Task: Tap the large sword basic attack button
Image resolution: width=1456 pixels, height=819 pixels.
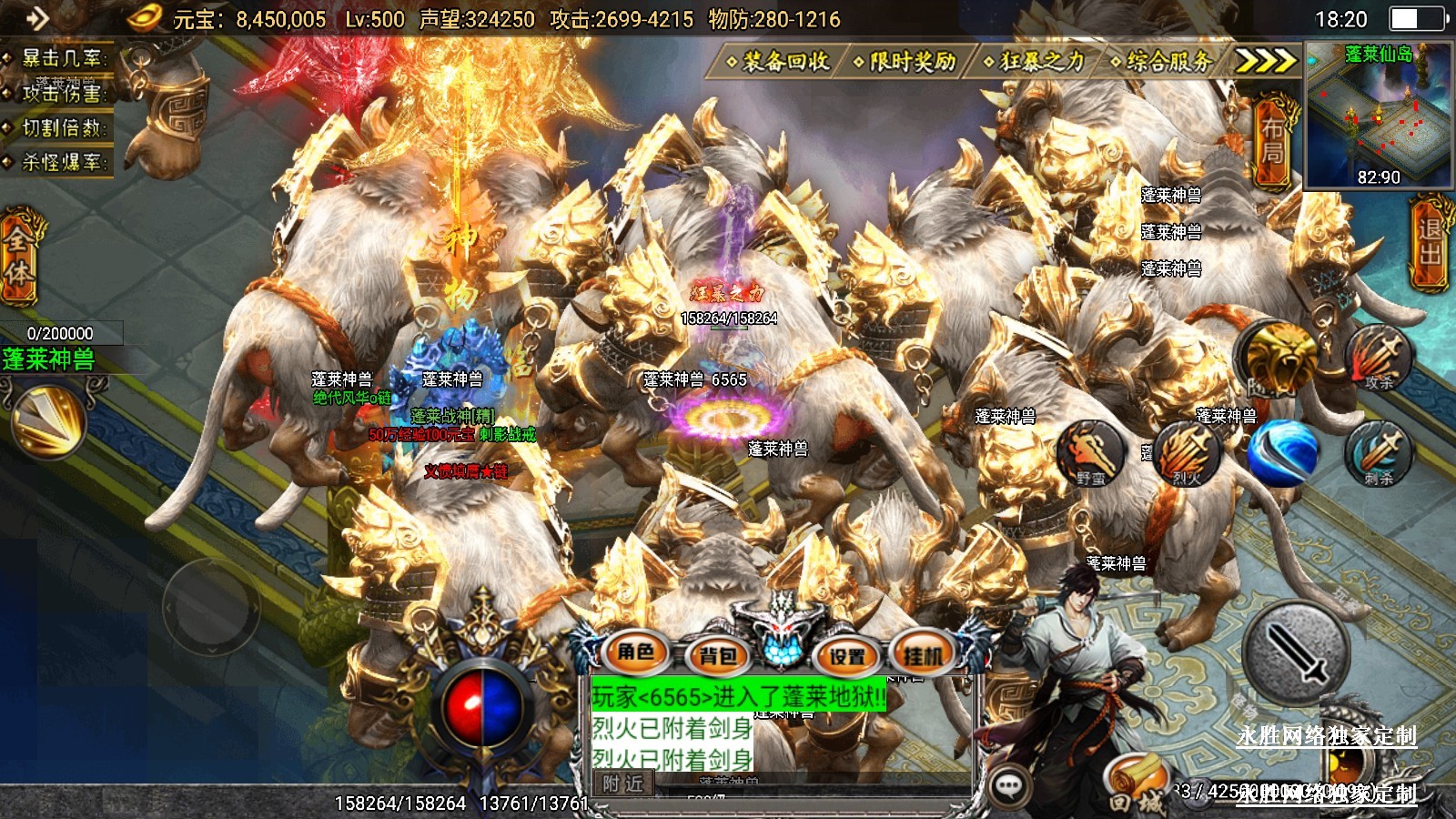Action: (x=1296, y=652)
